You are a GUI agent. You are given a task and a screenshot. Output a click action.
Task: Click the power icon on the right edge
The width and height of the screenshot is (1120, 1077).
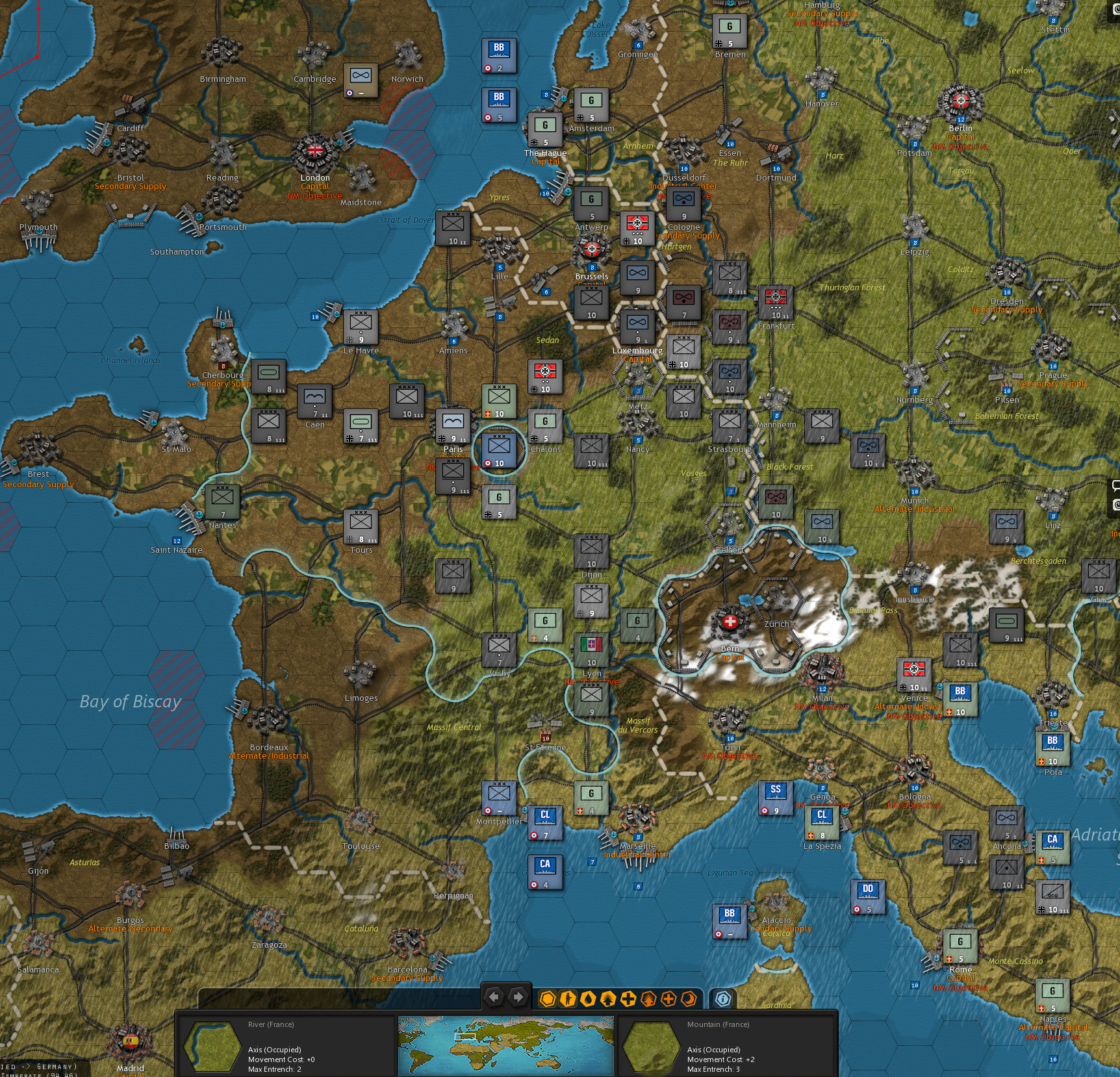1115,505
